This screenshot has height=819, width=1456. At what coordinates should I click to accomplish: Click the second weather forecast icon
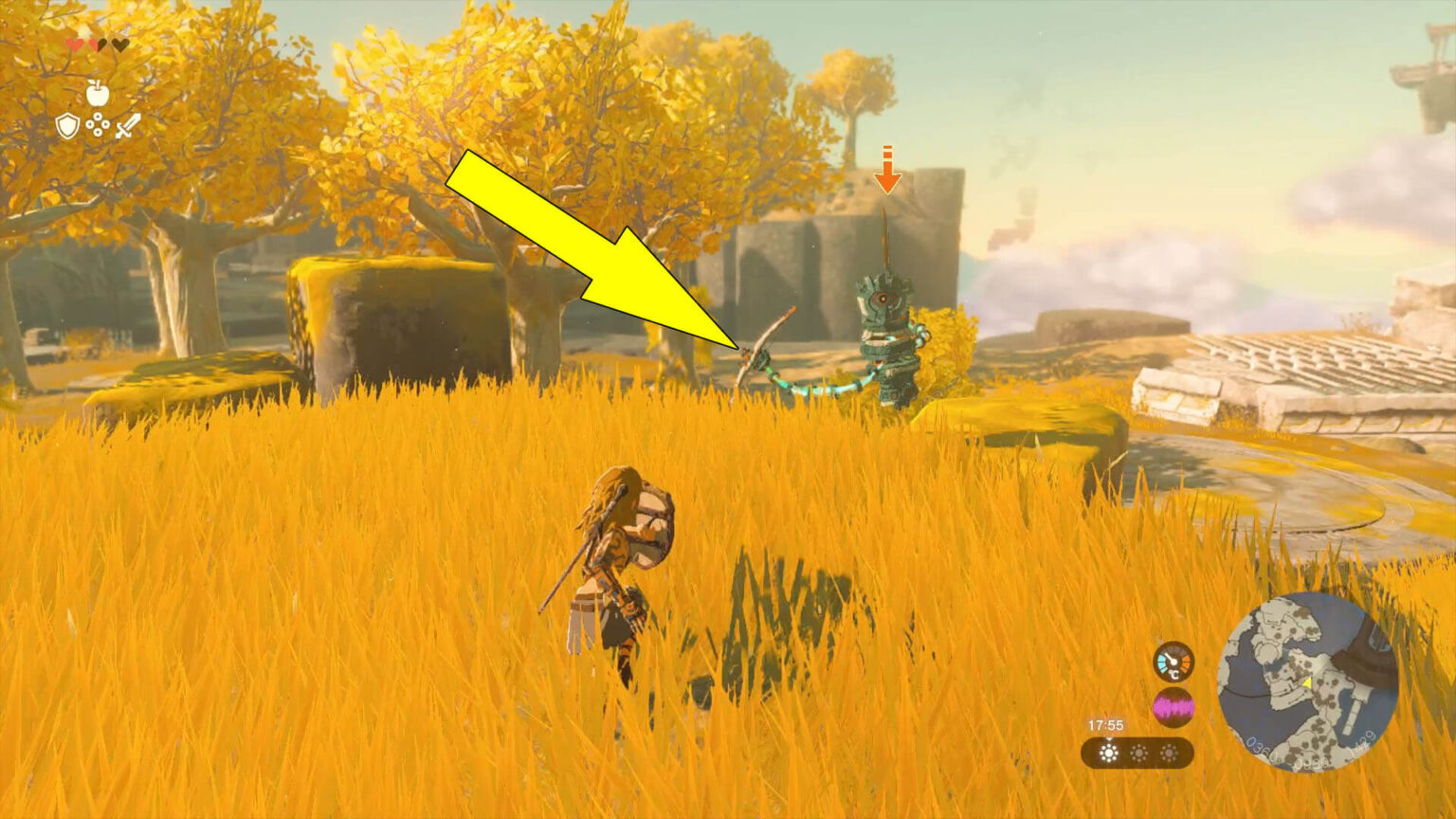[x=1139, y=753]
